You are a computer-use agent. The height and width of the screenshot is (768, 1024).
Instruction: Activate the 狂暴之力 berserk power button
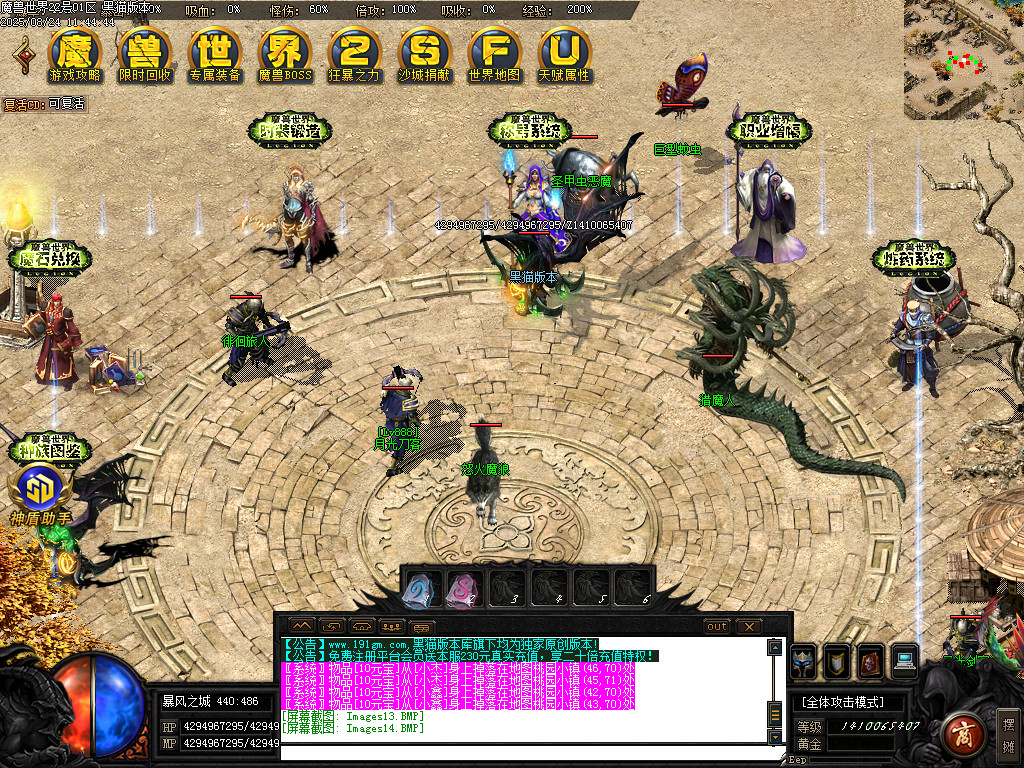tap(355, 55)
